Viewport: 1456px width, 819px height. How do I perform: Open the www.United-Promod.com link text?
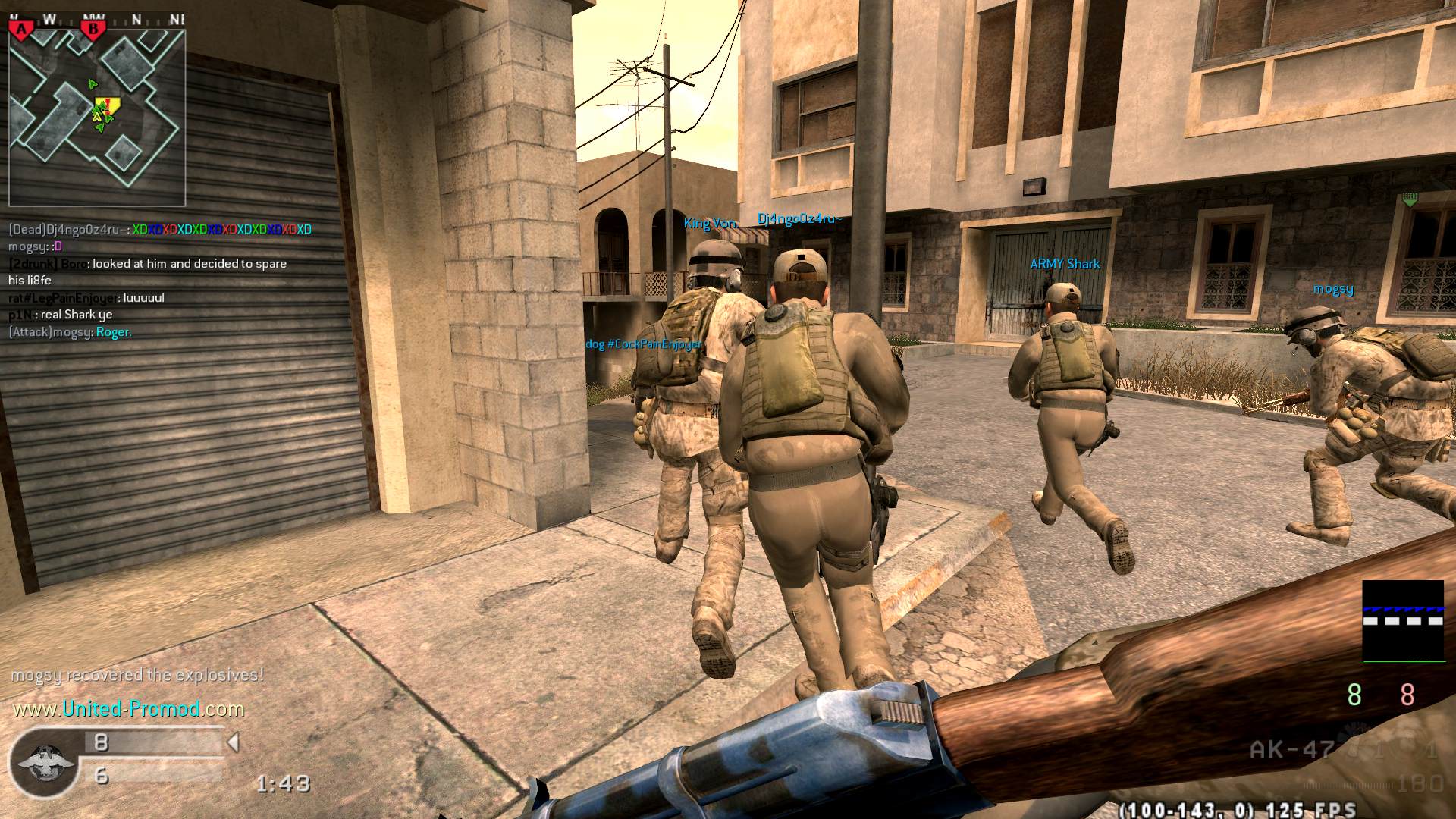coord(128,709)
